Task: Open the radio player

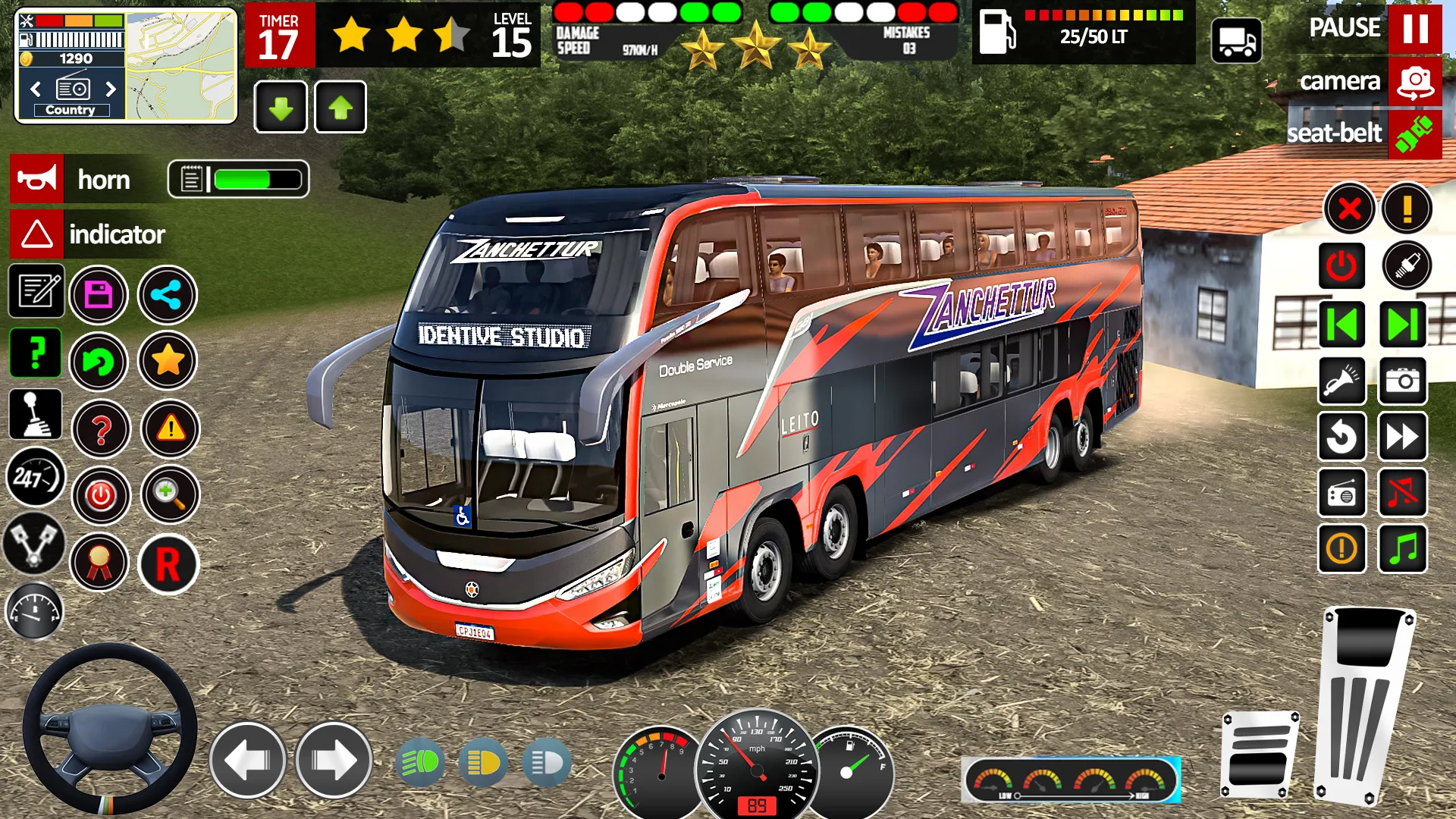Action: click(1341, 494)
